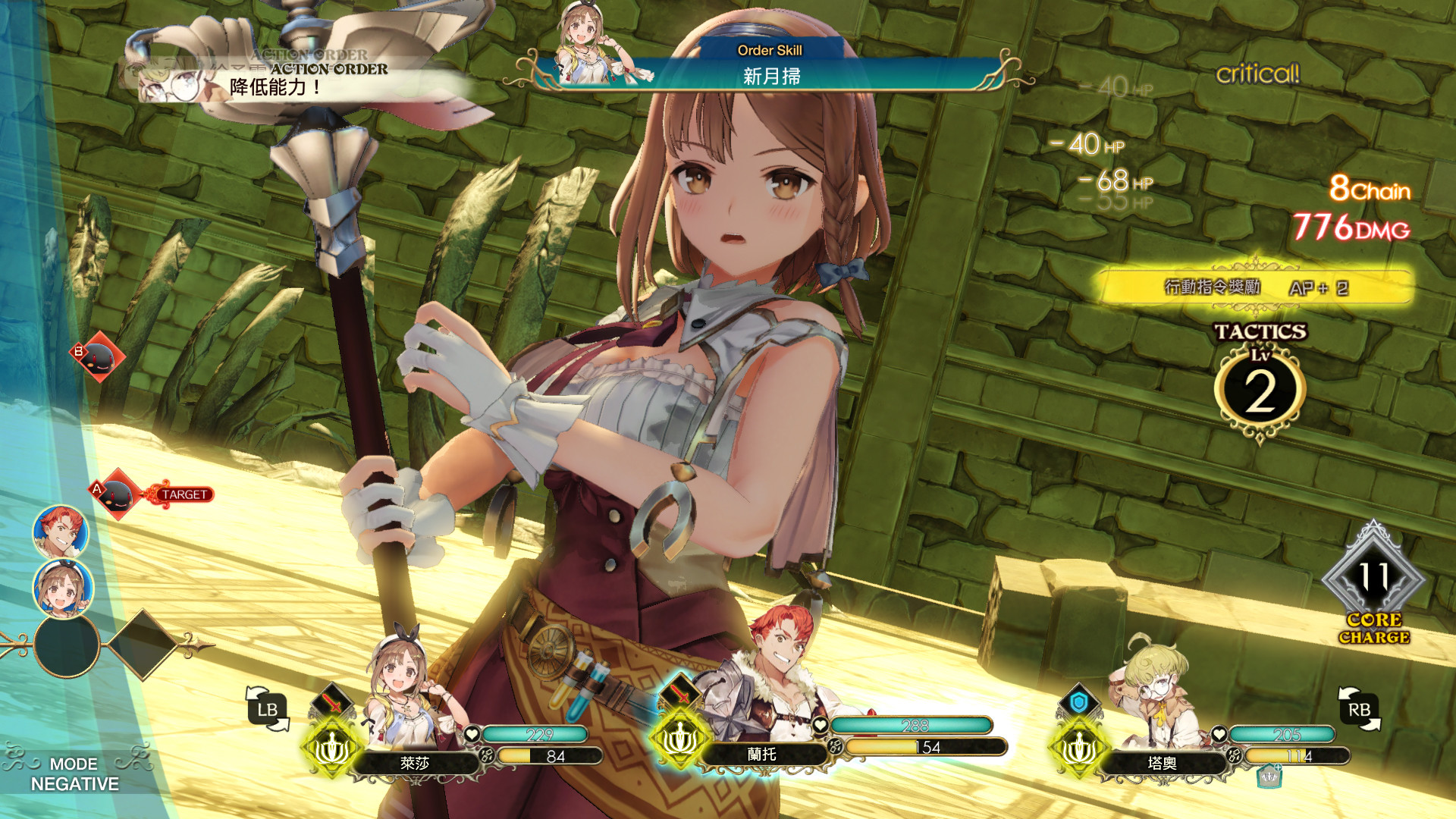The image size is (1456, 819).
Task: Toggle the Negative mode indicator
Action: (x=74, y=774)
